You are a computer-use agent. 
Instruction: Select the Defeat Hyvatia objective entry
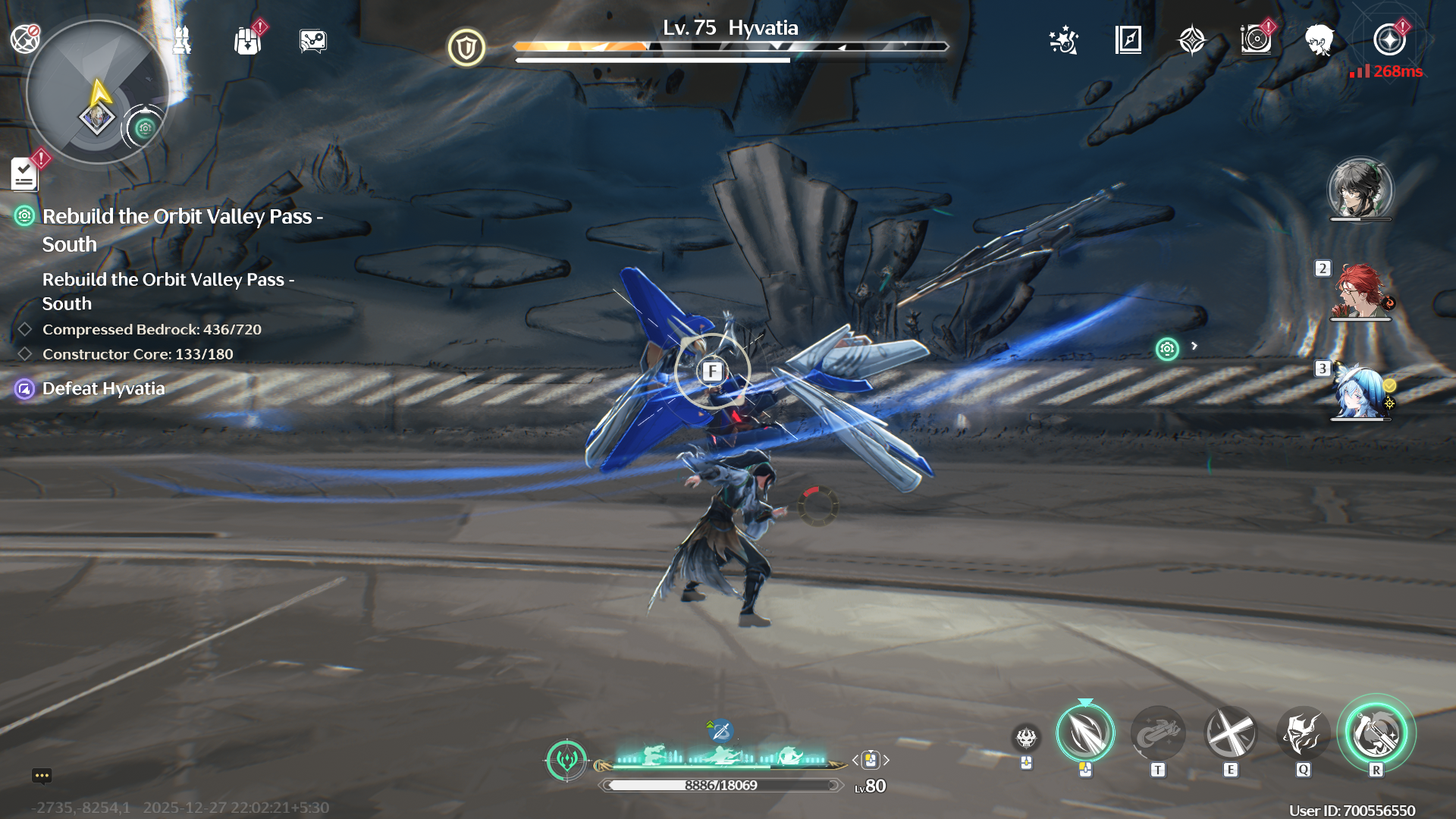(x=102, y=389)
